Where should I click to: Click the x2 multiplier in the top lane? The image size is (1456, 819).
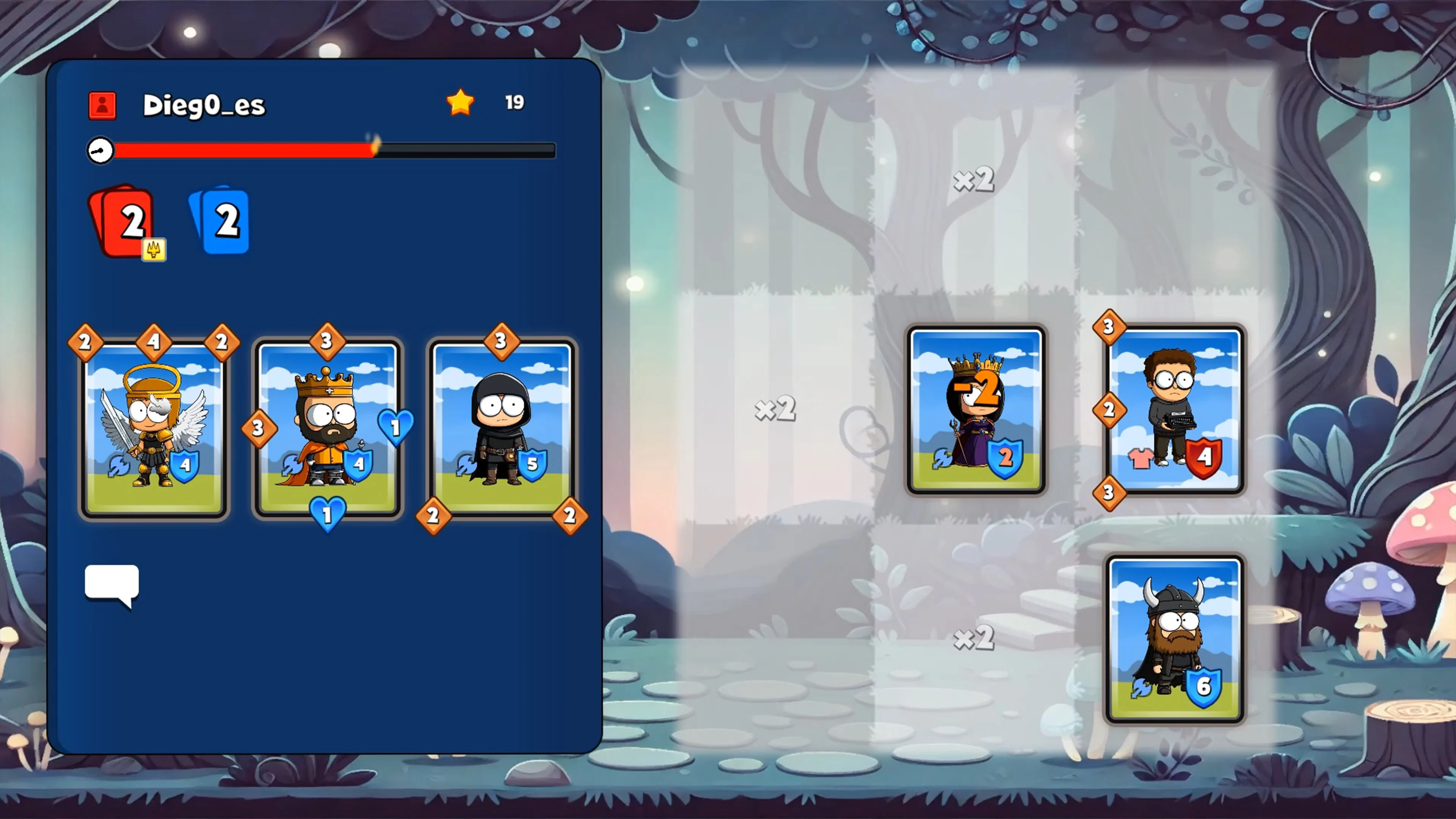tap(974, 180)
